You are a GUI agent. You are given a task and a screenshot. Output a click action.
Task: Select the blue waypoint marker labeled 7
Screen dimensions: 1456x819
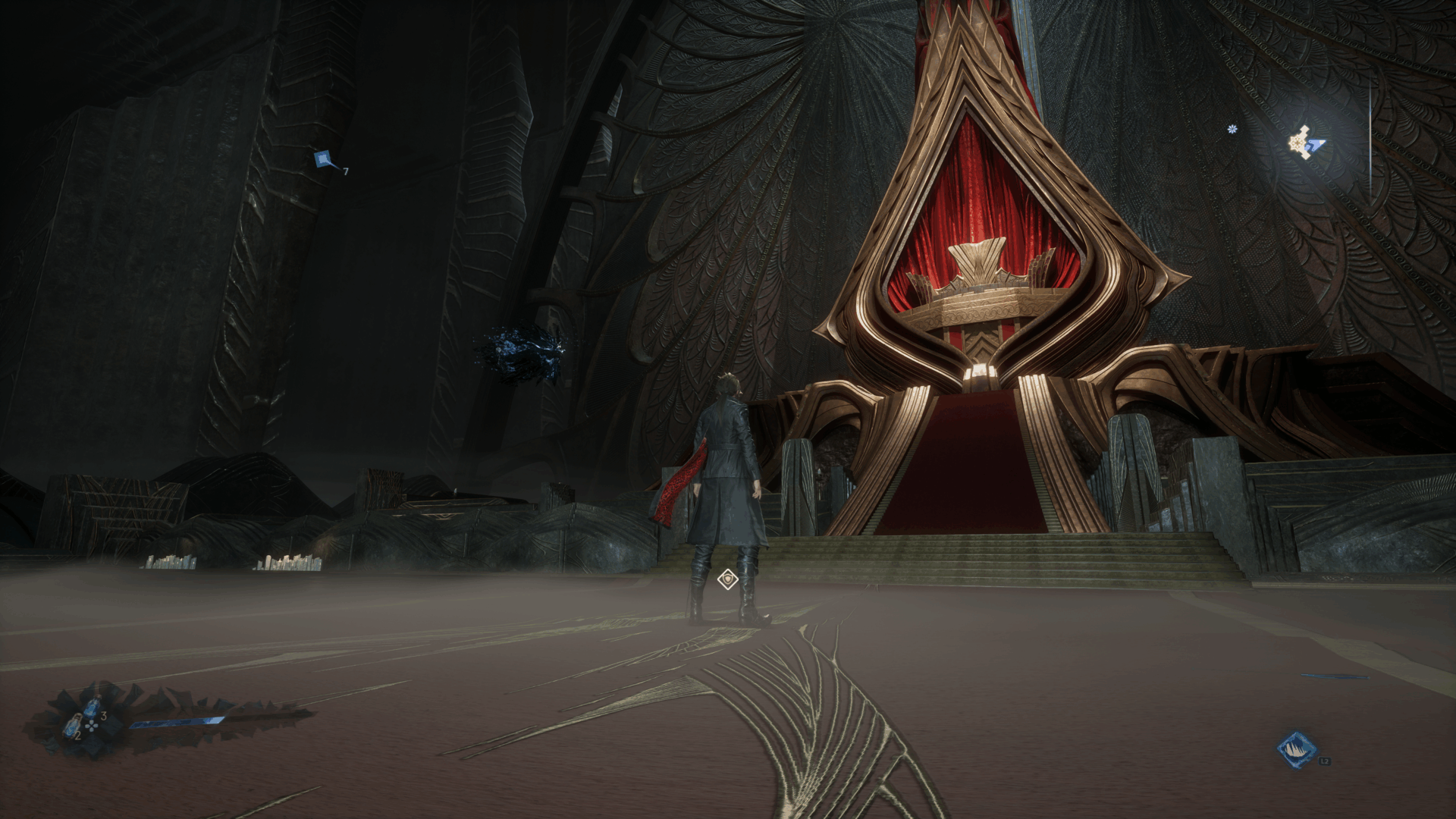coord(324,159)
